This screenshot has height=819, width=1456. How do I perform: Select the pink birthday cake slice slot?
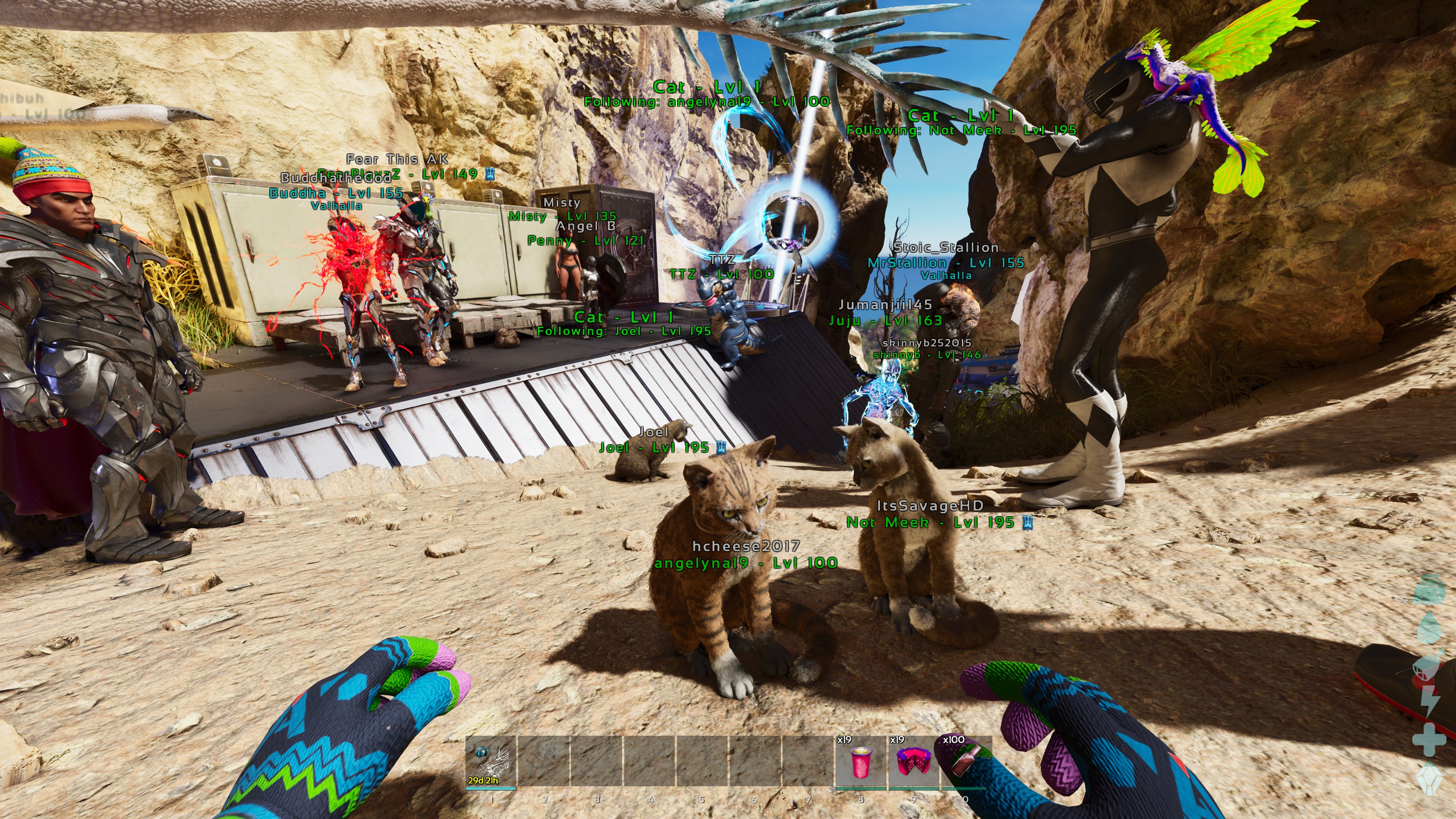[912, 761]
